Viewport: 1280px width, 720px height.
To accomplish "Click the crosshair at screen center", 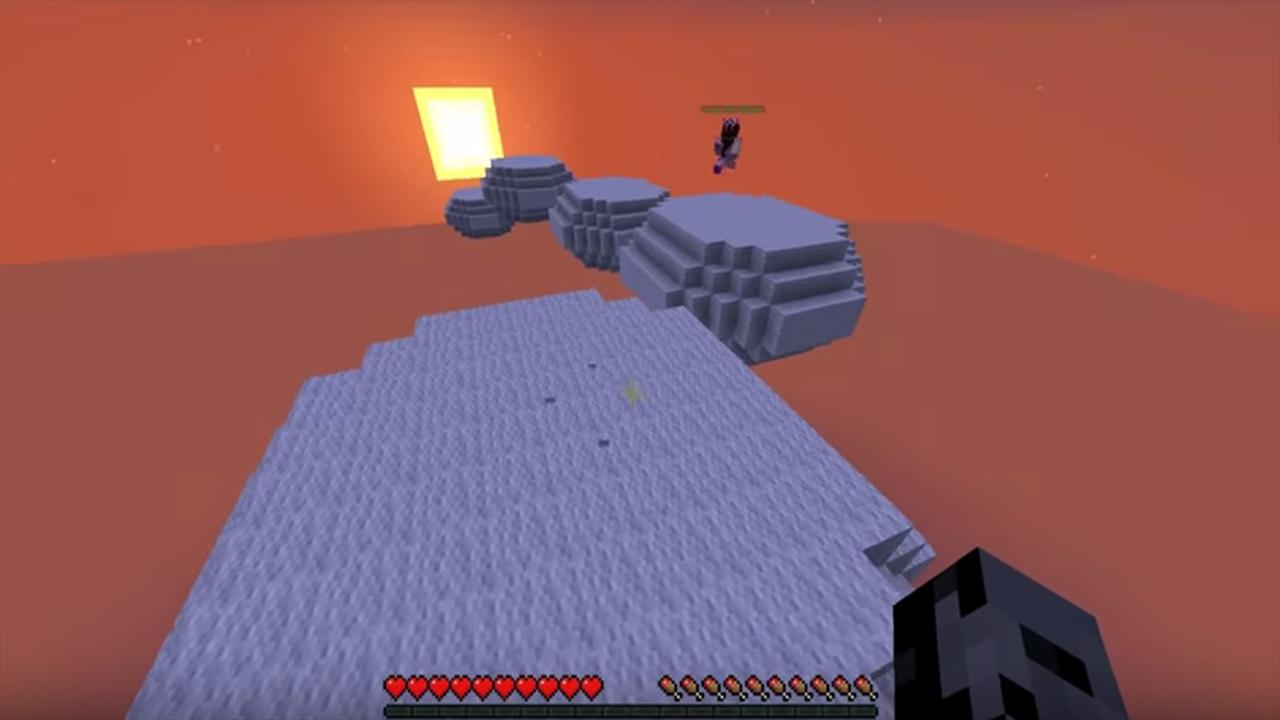I will [632, 392].
